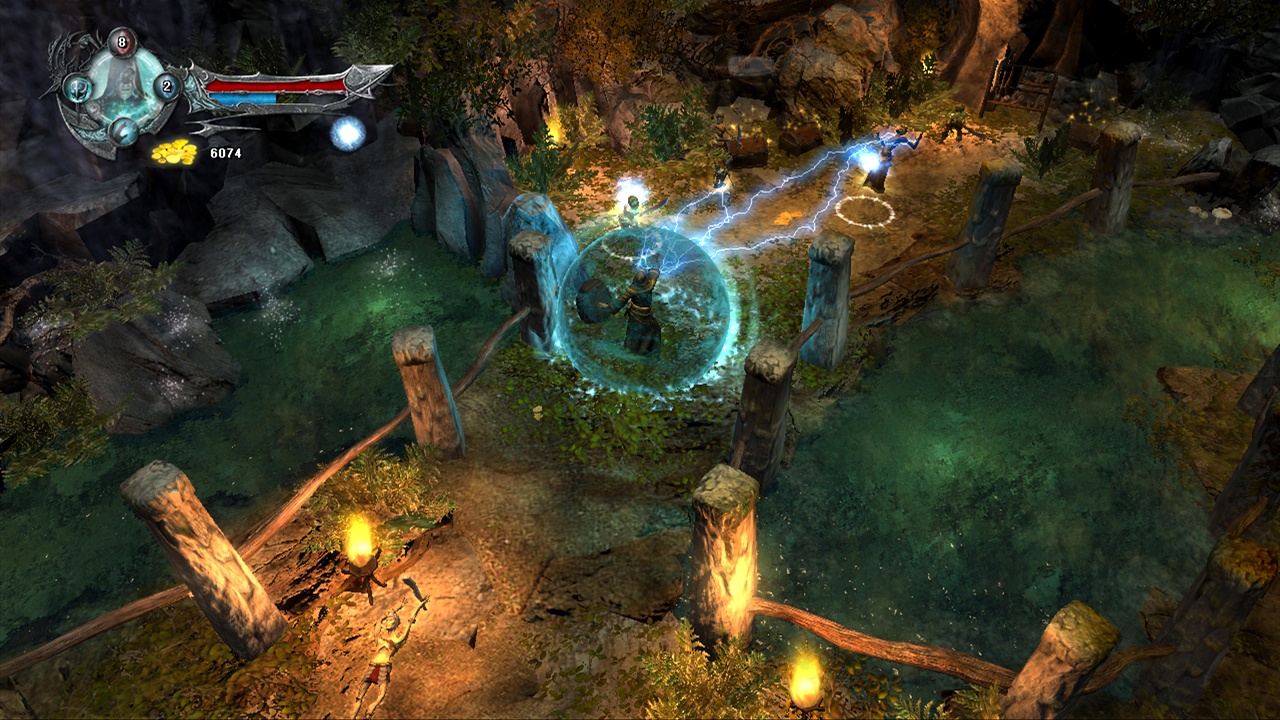Select the helmet emblem on the portrait frame
The height and width of the screenshot is (720, 1280).
point(78,88)
